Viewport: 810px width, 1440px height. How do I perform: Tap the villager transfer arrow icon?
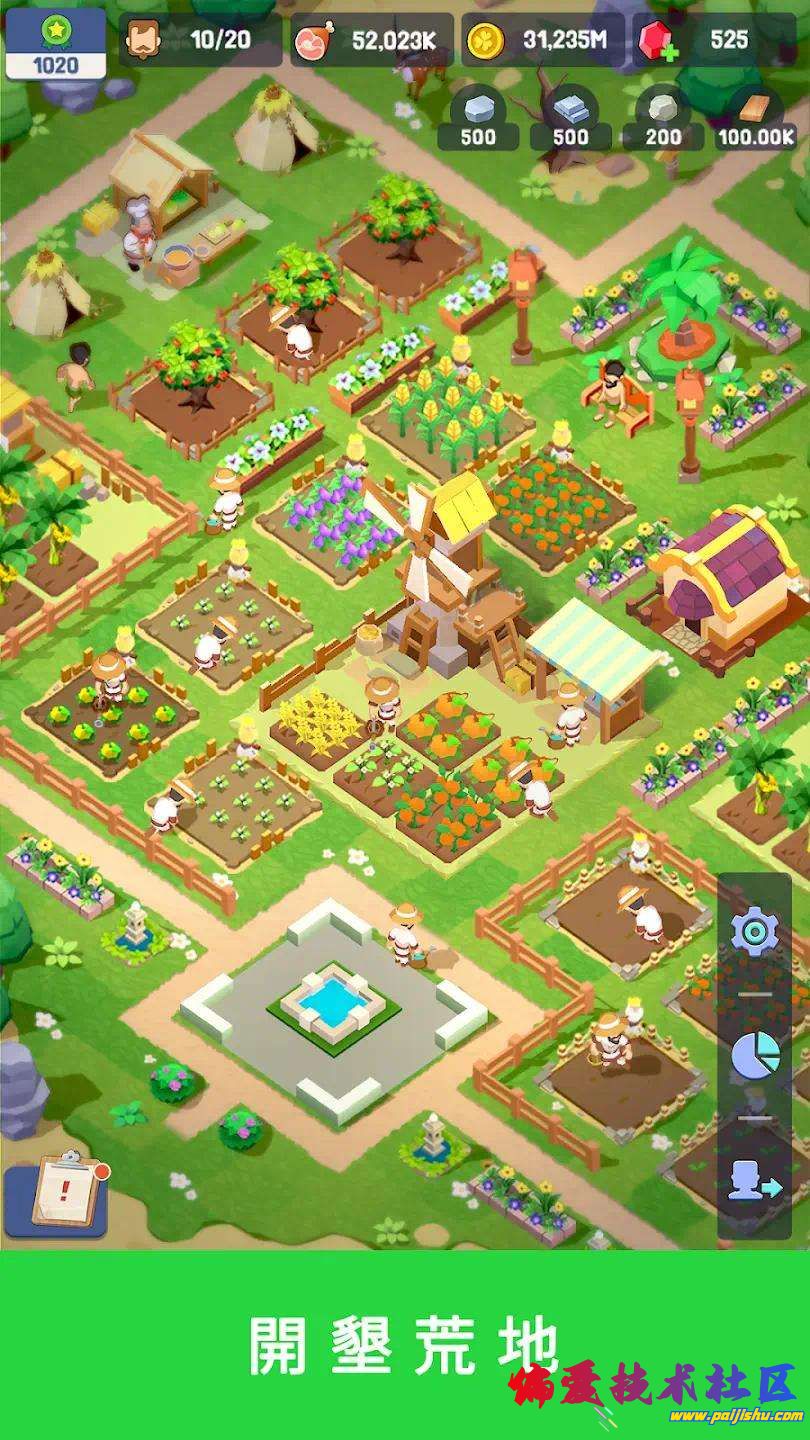tap(754, 1180)
